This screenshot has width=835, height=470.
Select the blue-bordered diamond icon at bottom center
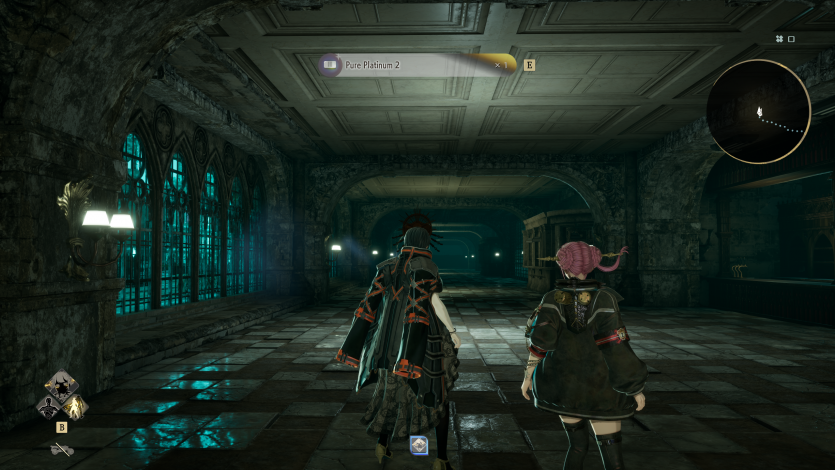[x=419, y=446]
